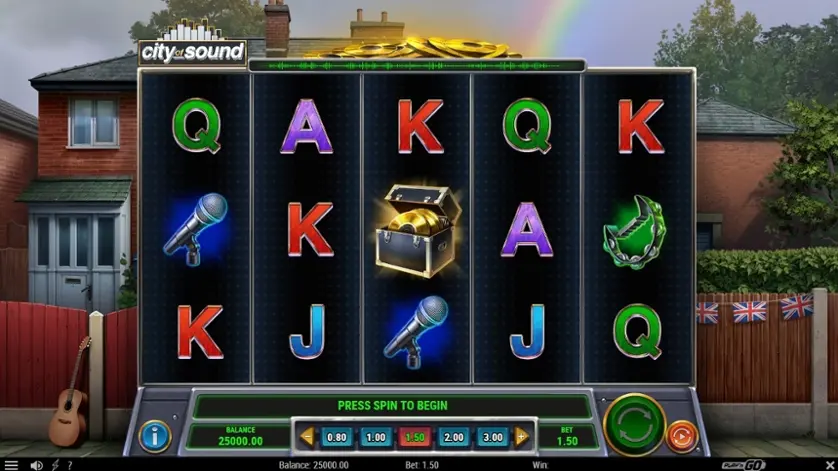Pick the 3.00 bet option
838x471 pixels.
(492, 437)
